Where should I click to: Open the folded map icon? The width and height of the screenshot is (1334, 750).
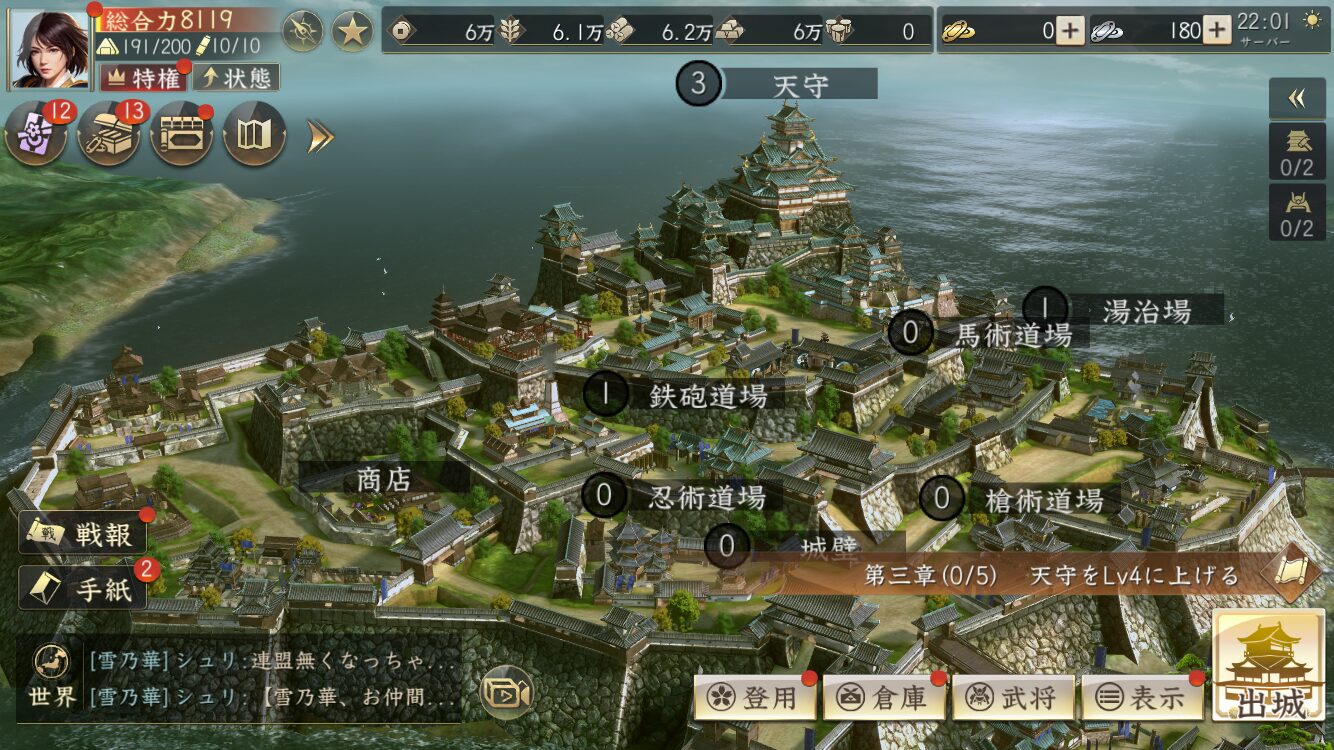click(x=254, y=134)
